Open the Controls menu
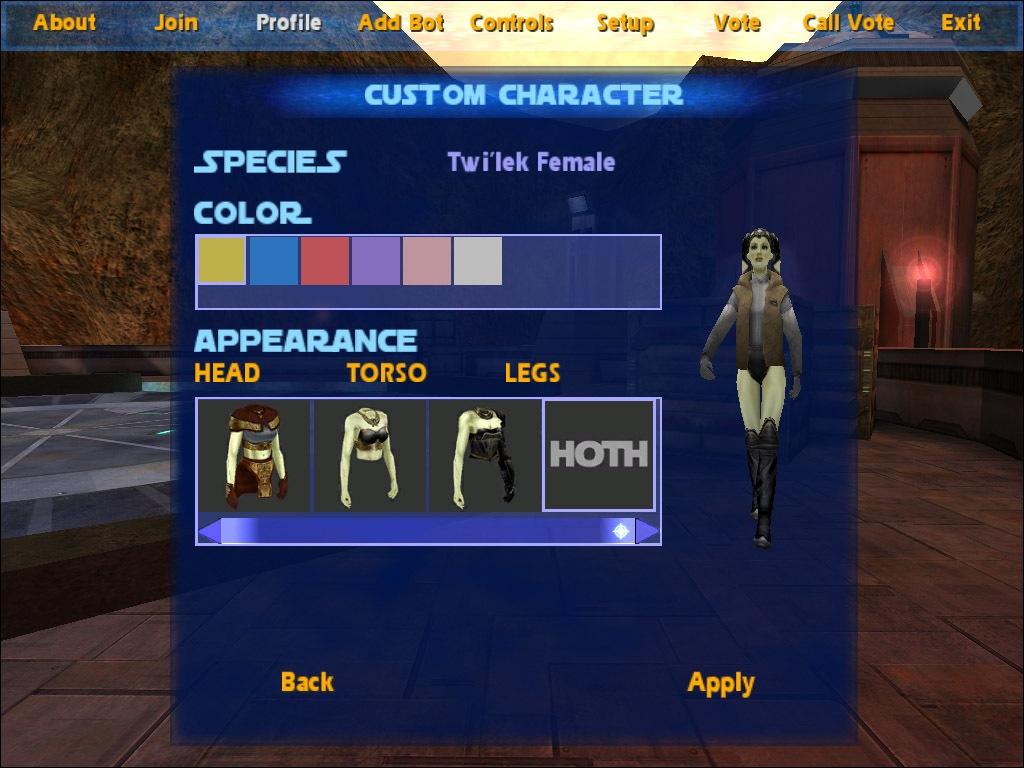The image size is (1024, 768). click(511, 22)
